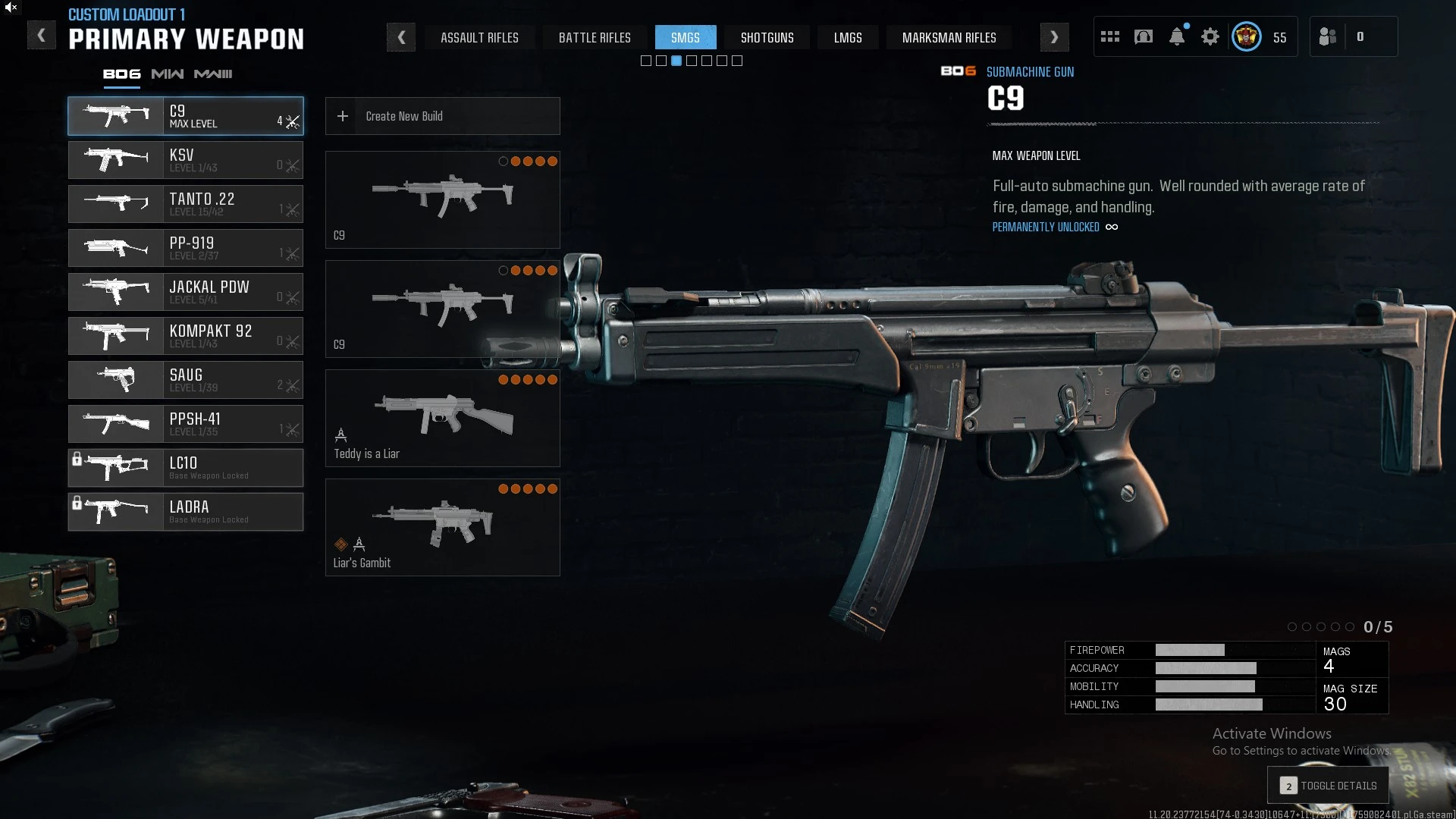This screenshot has height=819, width=1456.
Task: Choose the Liar's Gambit blueprint build
Action: pyautogui.click(x=442, y=527)
